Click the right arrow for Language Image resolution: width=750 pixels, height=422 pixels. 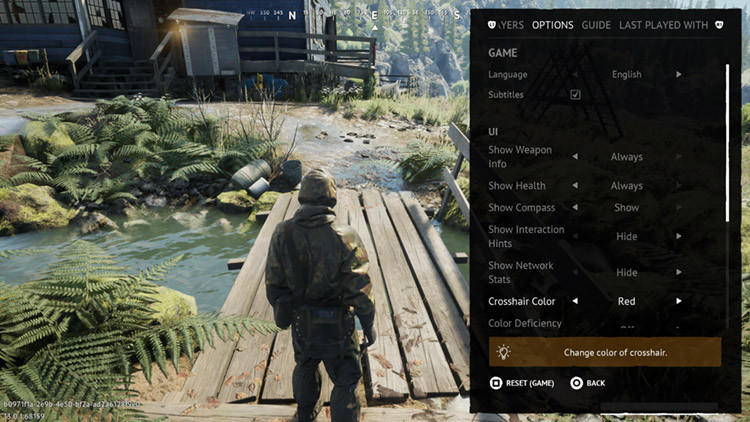pos(679,74)
